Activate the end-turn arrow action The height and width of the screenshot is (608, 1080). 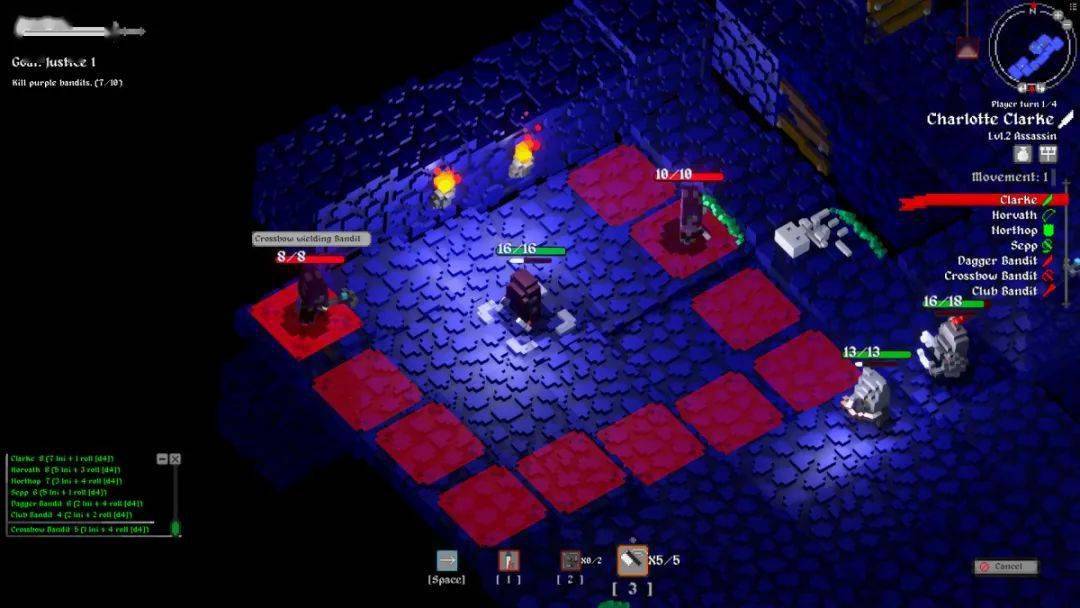pyautogui.click(x=446, y=561)
